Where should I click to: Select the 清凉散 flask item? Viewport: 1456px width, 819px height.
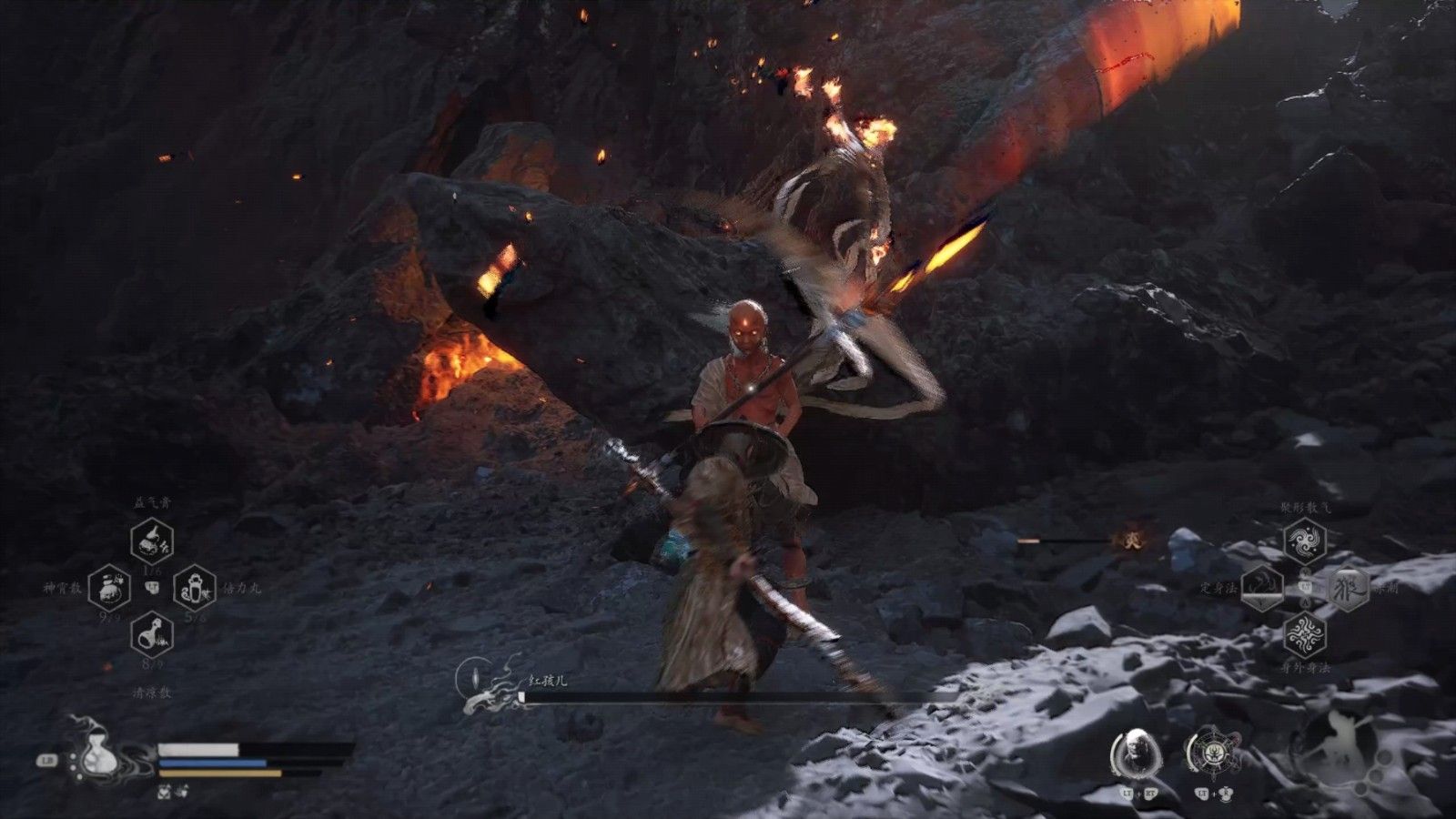(x=152, y=633)
